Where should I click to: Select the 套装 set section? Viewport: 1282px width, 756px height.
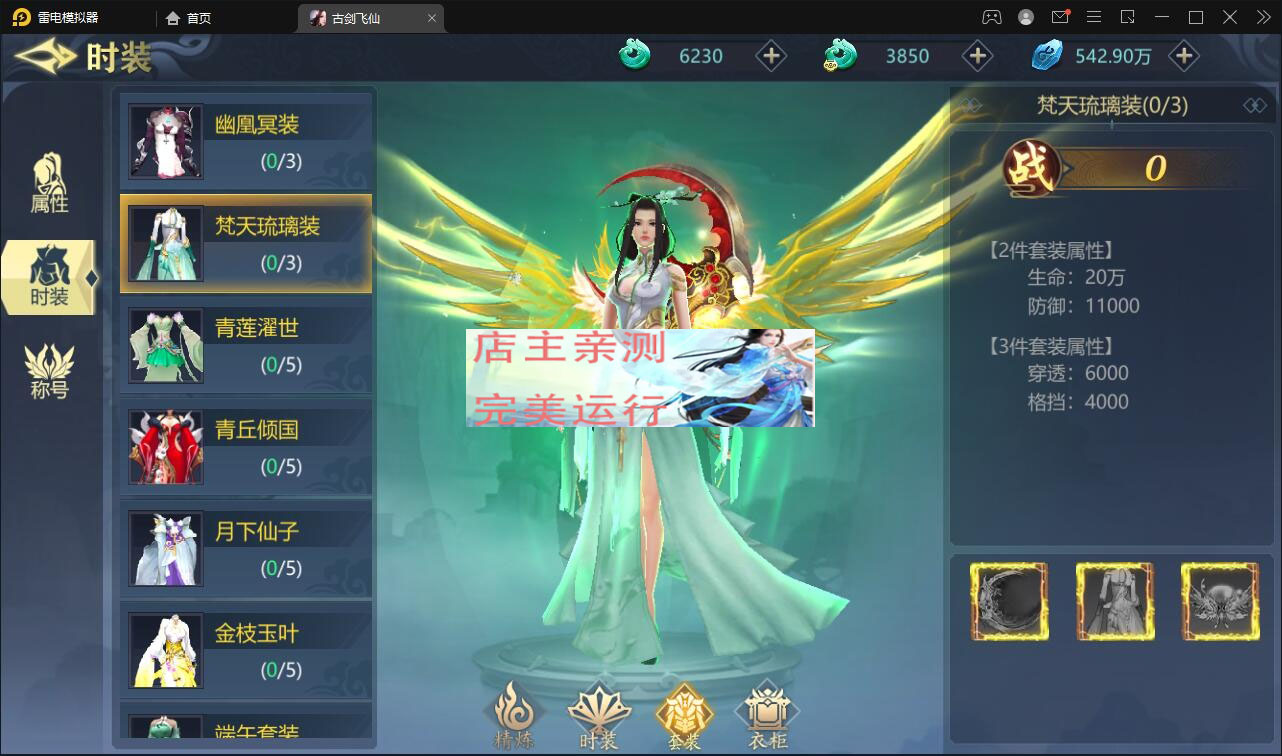(x=684, y=716)
